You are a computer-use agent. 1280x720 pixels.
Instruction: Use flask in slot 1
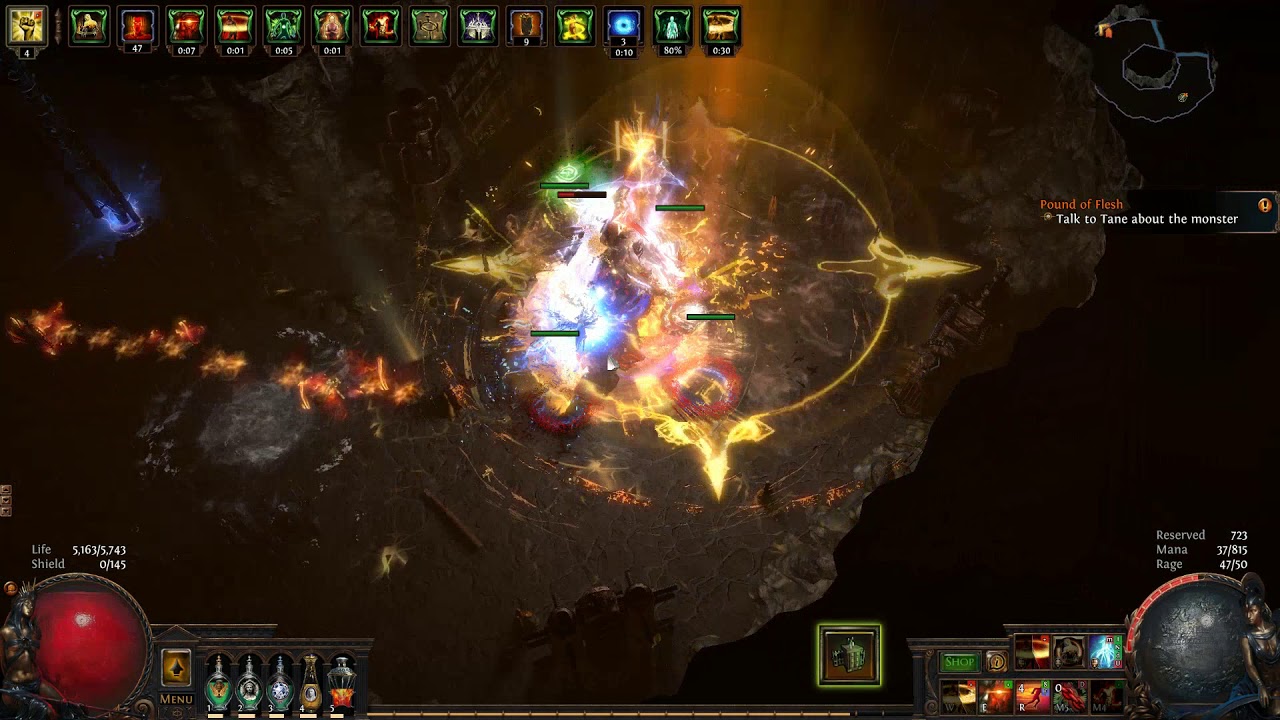[218, 682]
